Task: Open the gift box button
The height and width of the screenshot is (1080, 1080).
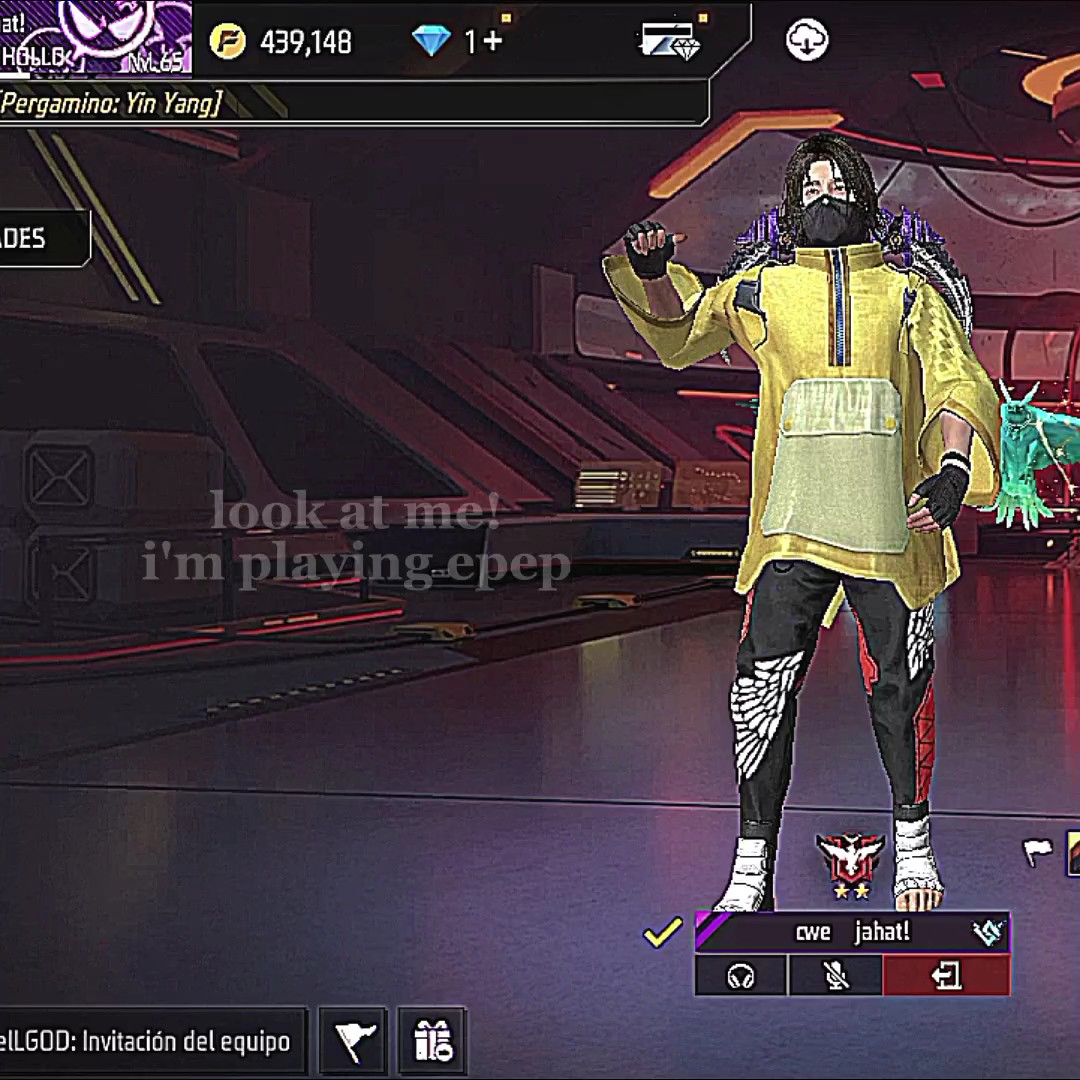Action: click(432, 1042)
